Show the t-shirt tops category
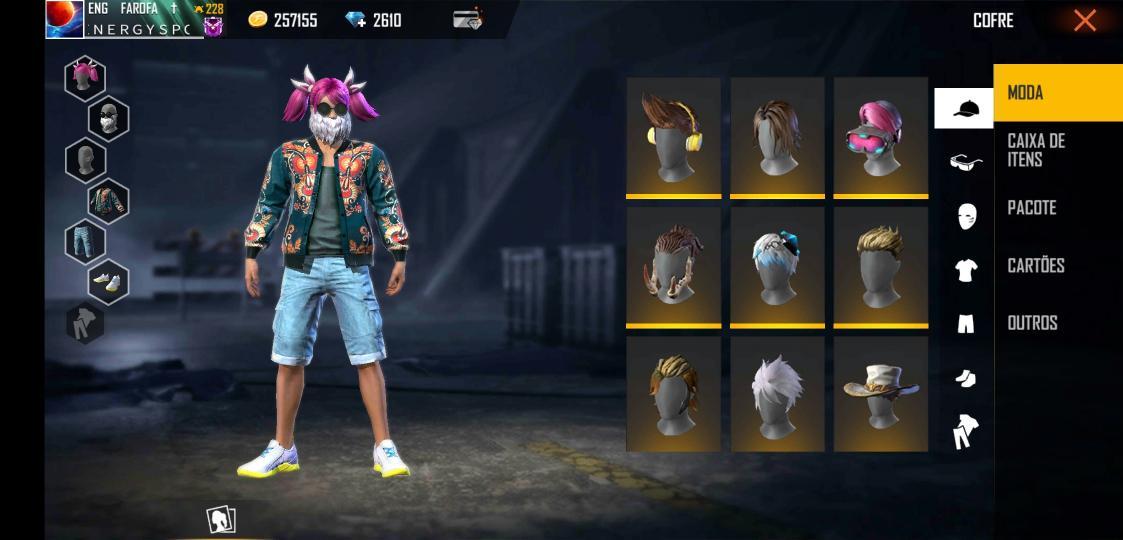Screen dimensions: 1123x540 (966, 269)
